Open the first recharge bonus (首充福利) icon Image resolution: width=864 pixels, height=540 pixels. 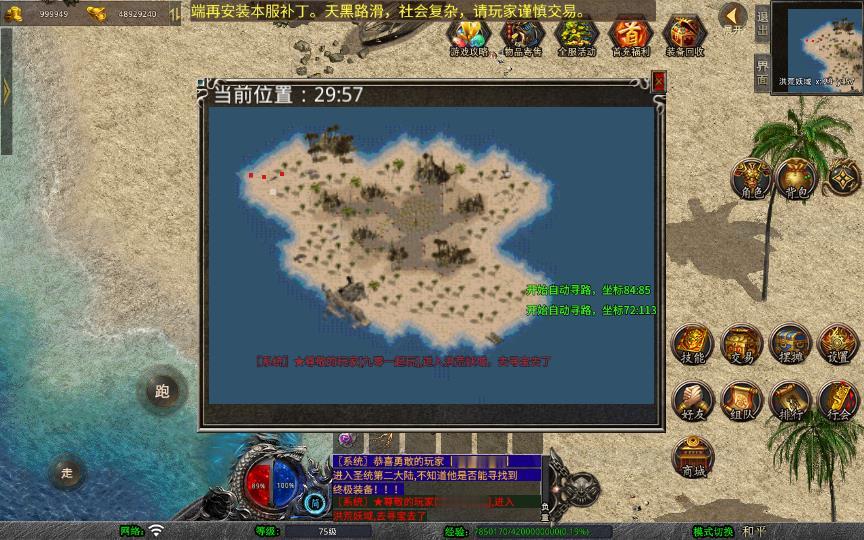tap(630, 36)
